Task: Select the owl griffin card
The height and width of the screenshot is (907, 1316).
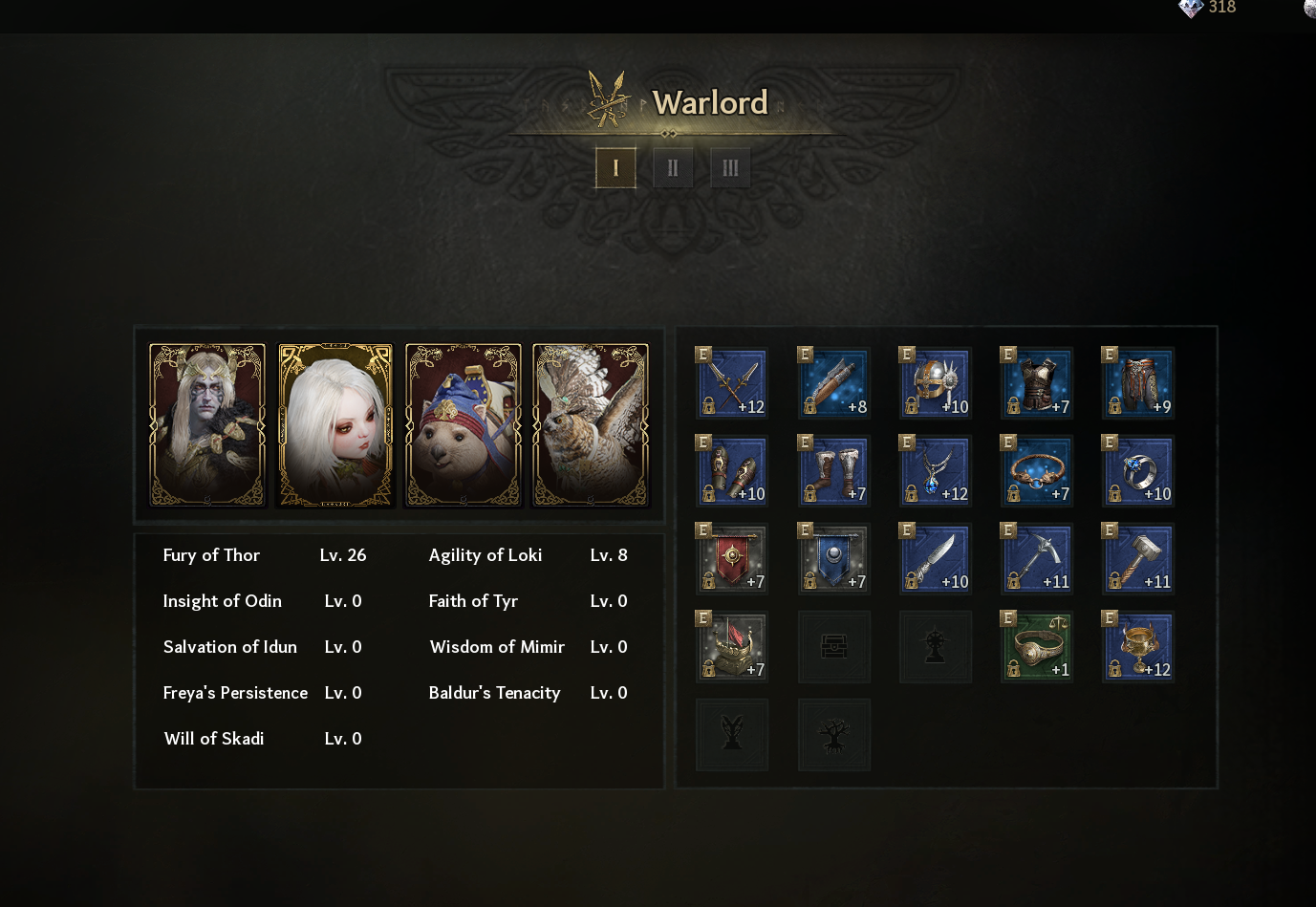Action: tap(591, 425)
